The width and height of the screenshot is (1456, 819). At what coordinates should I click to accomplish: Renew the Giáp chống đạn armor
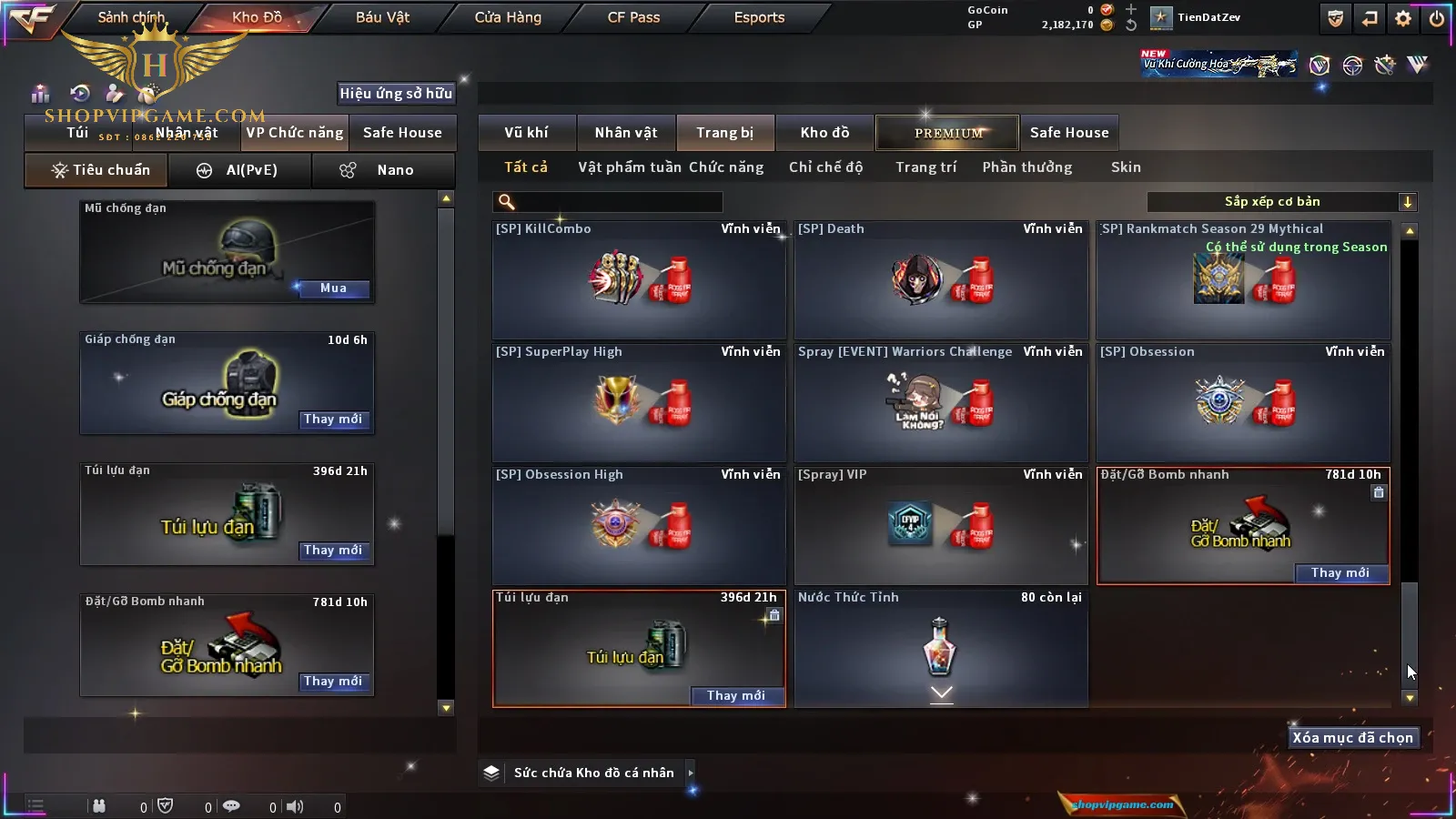pos(333,420)
